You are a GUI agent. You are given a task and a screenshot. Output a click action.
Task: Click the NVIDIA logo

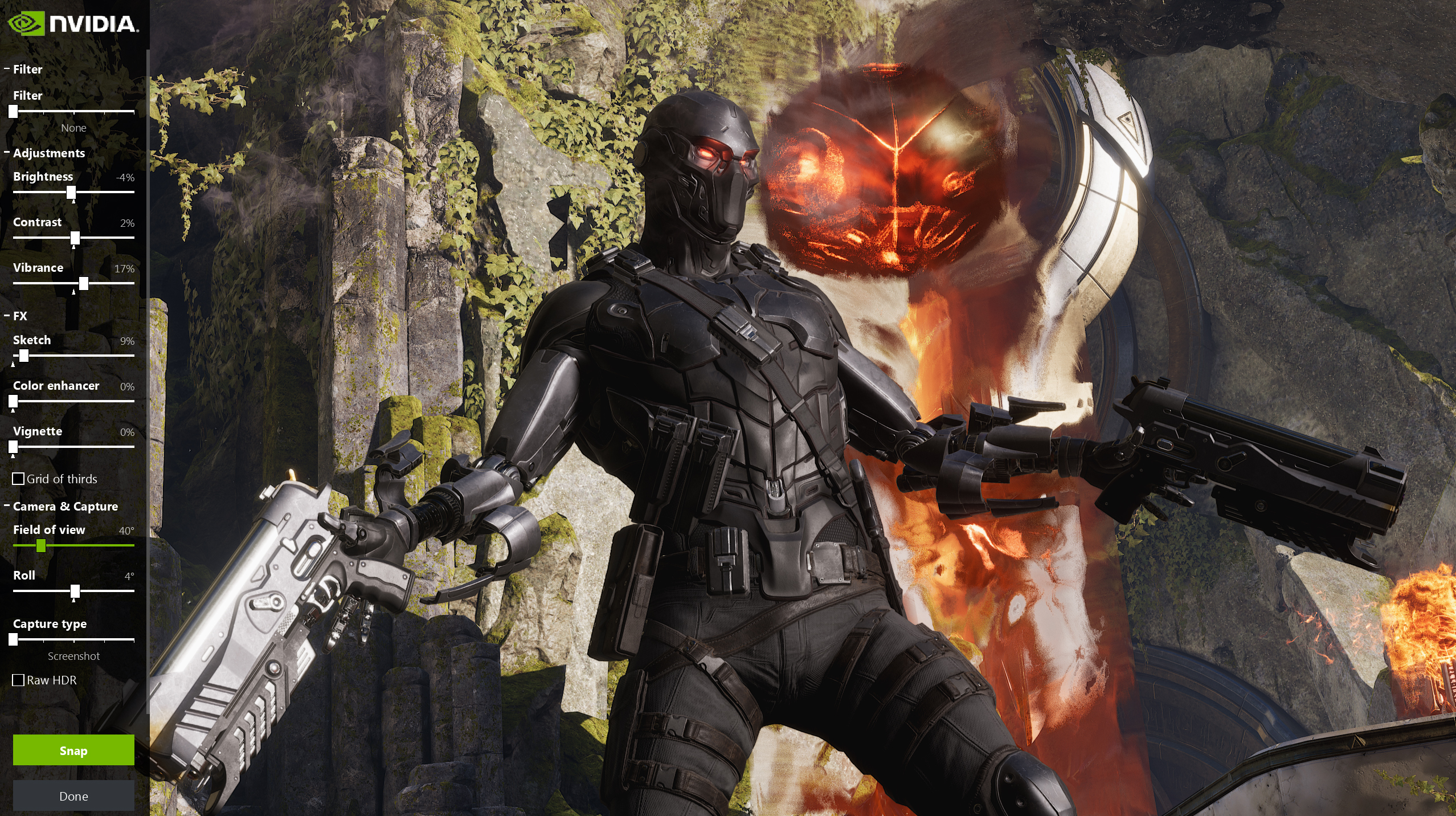pos(73,23)
